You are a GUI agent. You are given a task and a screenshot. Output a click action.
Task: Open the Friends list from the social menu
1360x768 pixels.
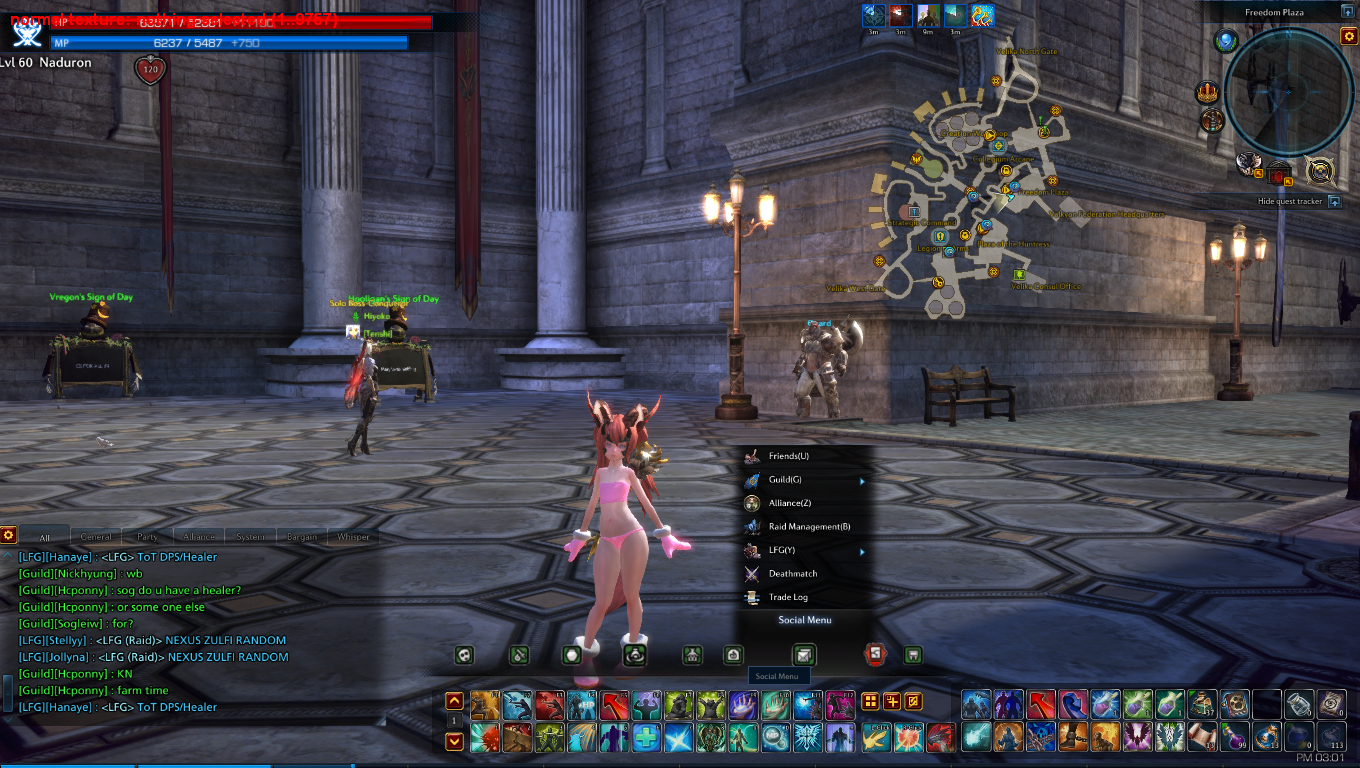[789, 456]
